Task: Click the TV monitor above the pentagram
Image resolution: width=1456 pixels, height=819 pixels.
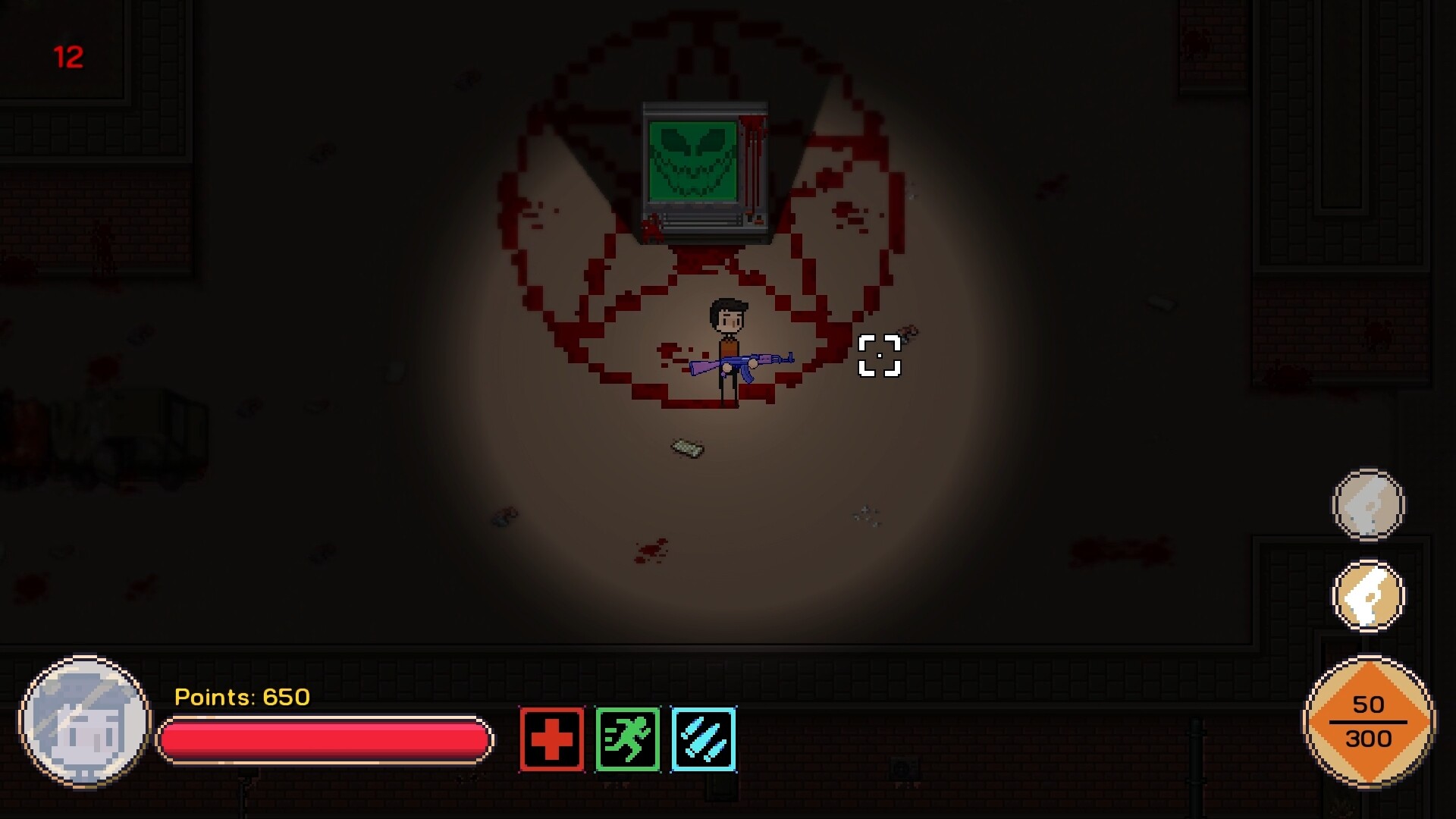Action: (704, 168)
